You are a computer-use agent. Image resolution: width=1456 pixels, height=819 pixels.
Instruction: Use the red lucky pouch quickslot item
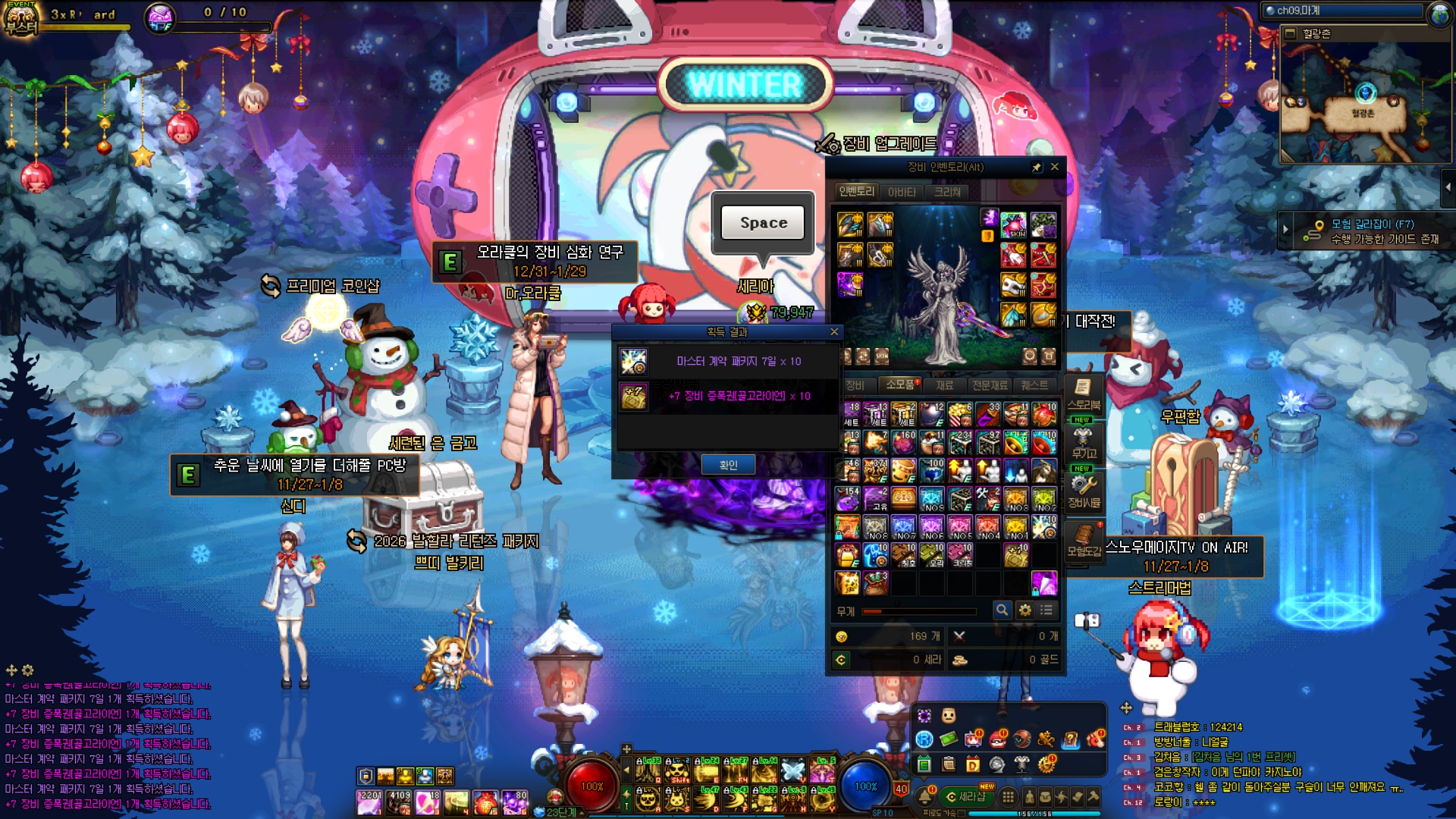click(x=485, y=802)
